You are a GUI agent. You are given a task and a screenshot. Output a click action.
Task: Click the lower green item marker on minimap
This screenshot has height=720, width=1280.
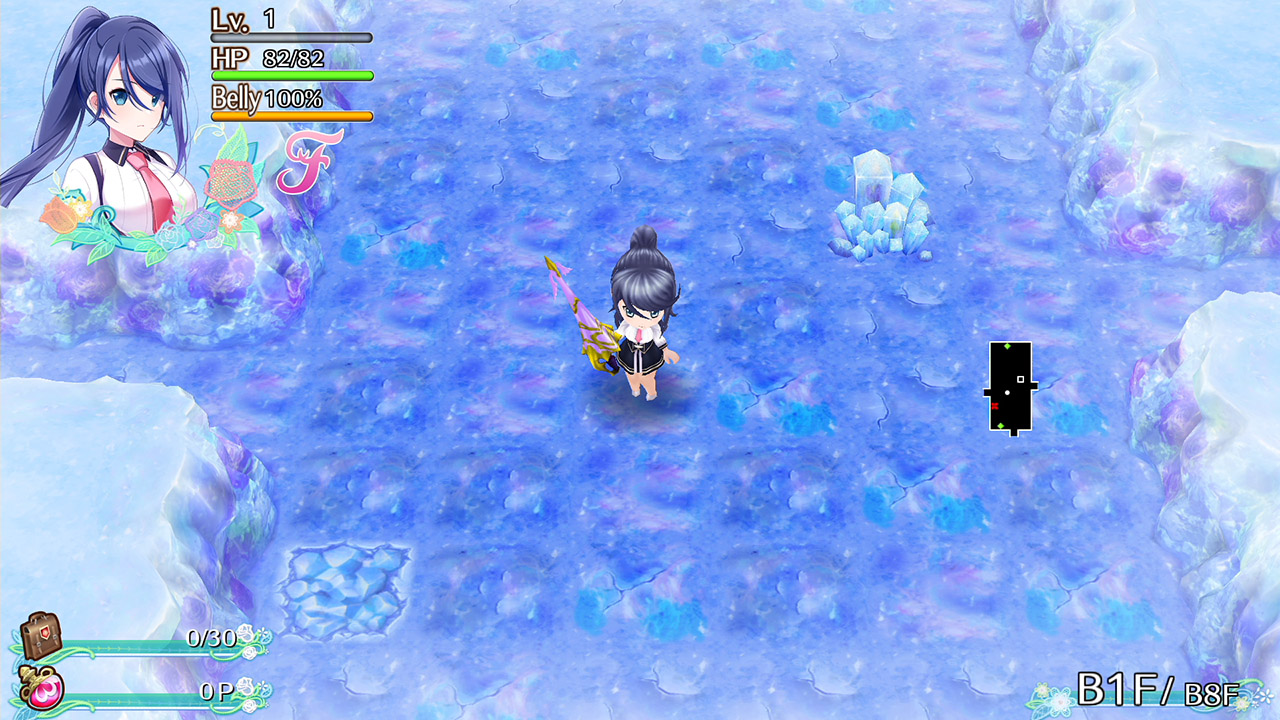click(1000, 425)
